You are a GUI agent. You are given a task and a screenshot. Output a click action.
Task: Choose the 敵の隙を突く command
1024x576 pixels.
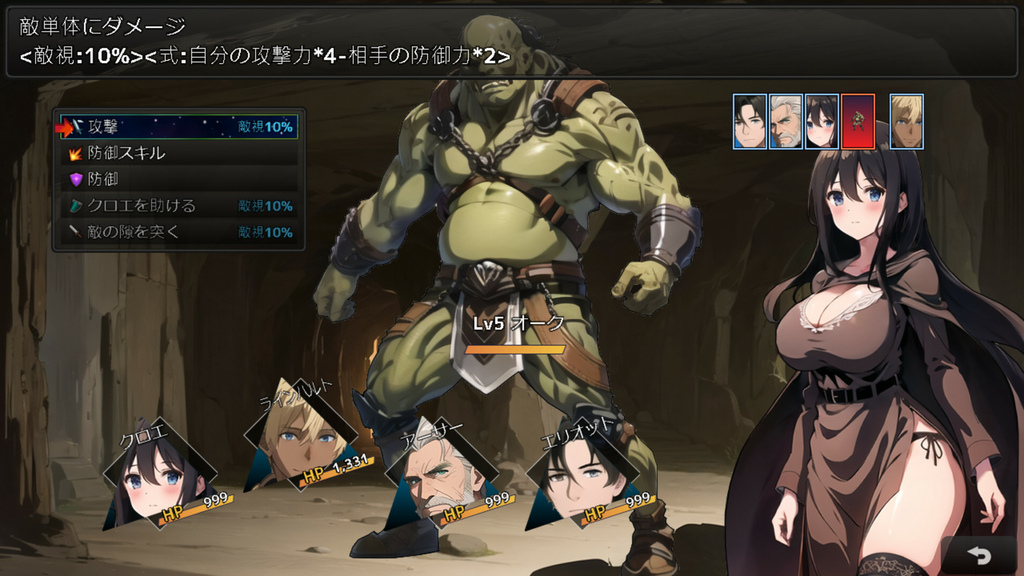178,231
